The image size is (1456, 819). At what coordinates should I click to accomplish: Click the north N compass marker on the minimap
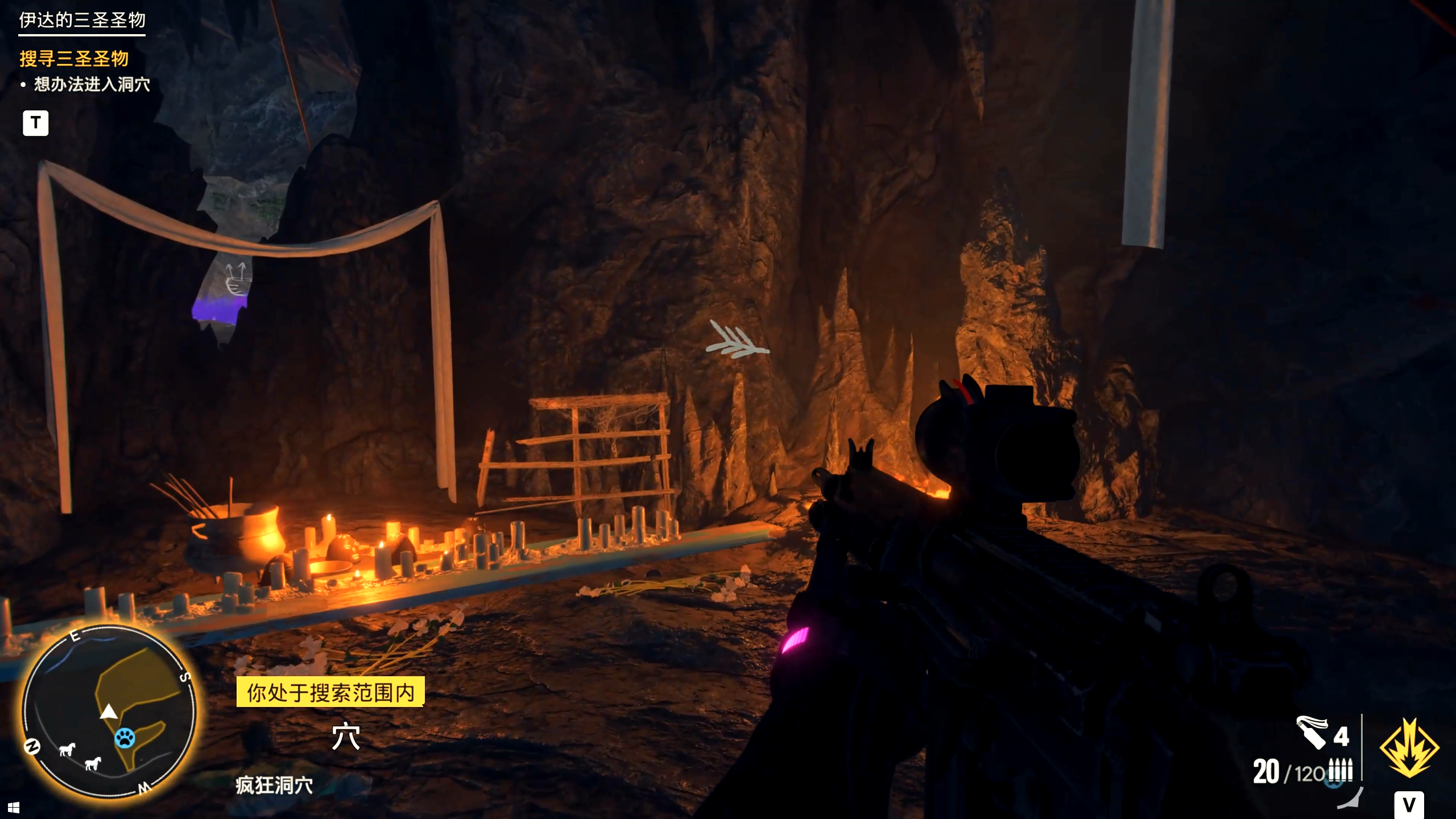point(32,746)
